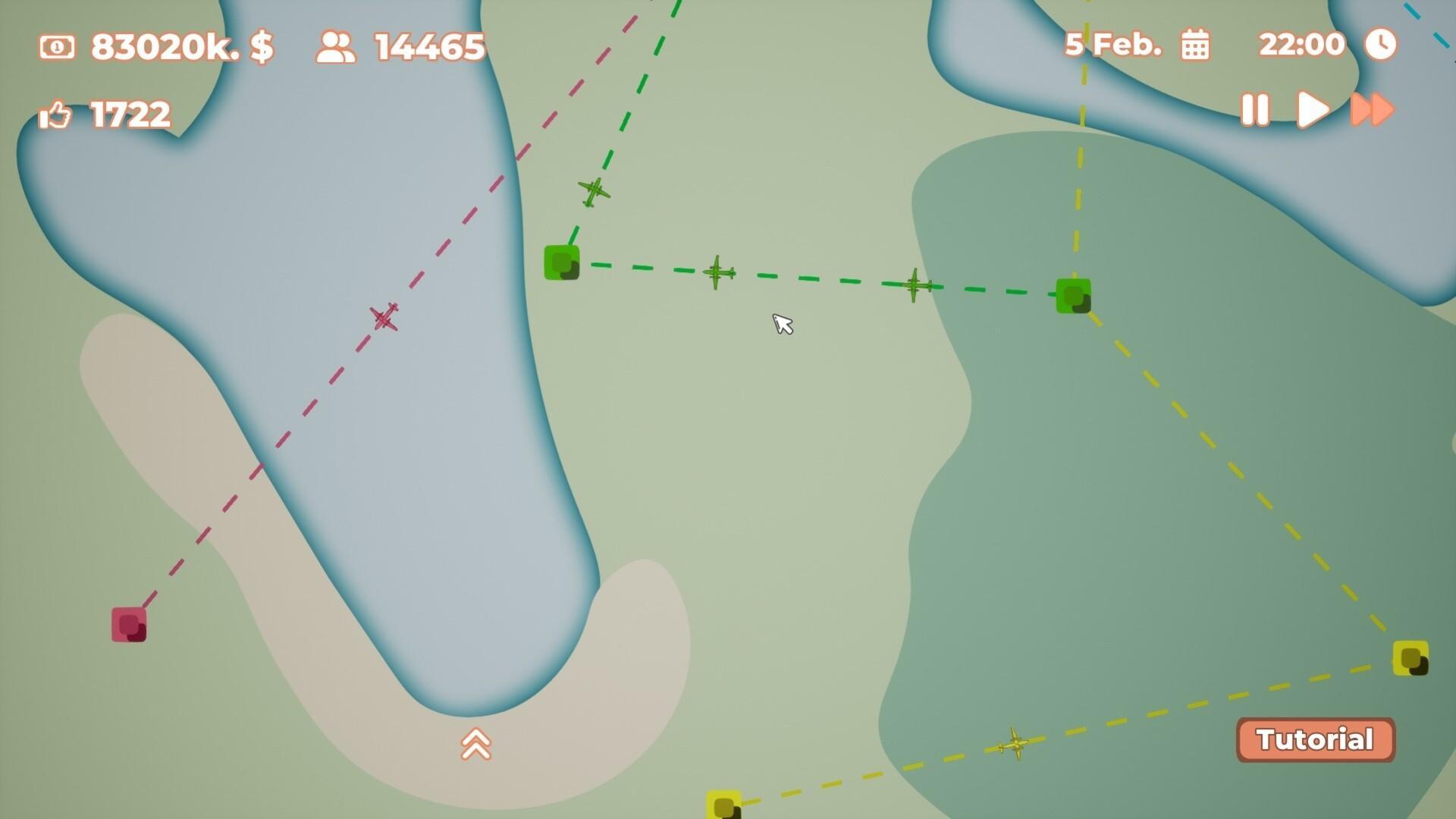Click the clock icon next to the time

tap(1382, 44)
